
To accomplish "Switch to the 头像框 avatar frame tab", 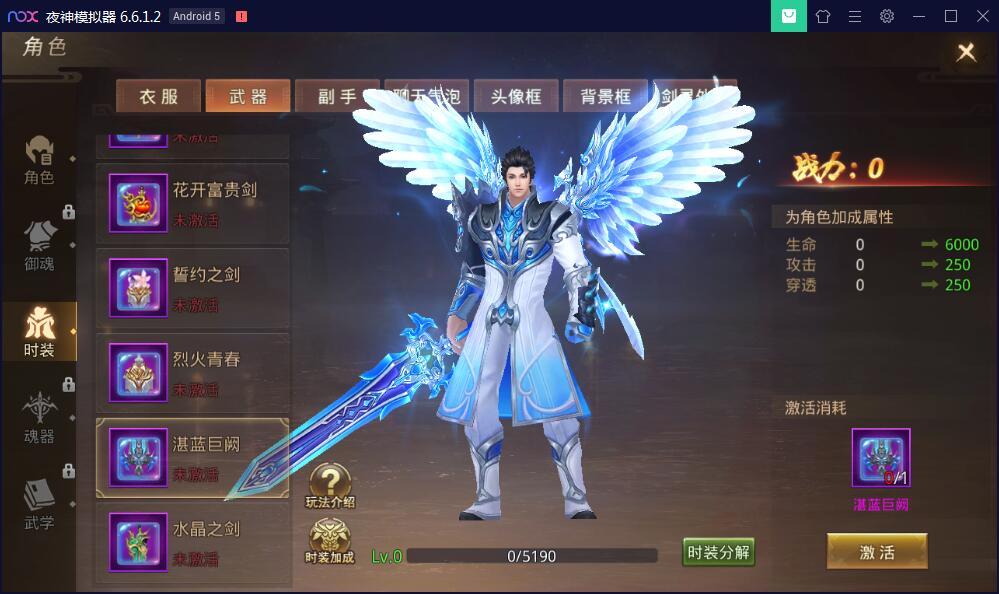I will click(x=516, y=97).
